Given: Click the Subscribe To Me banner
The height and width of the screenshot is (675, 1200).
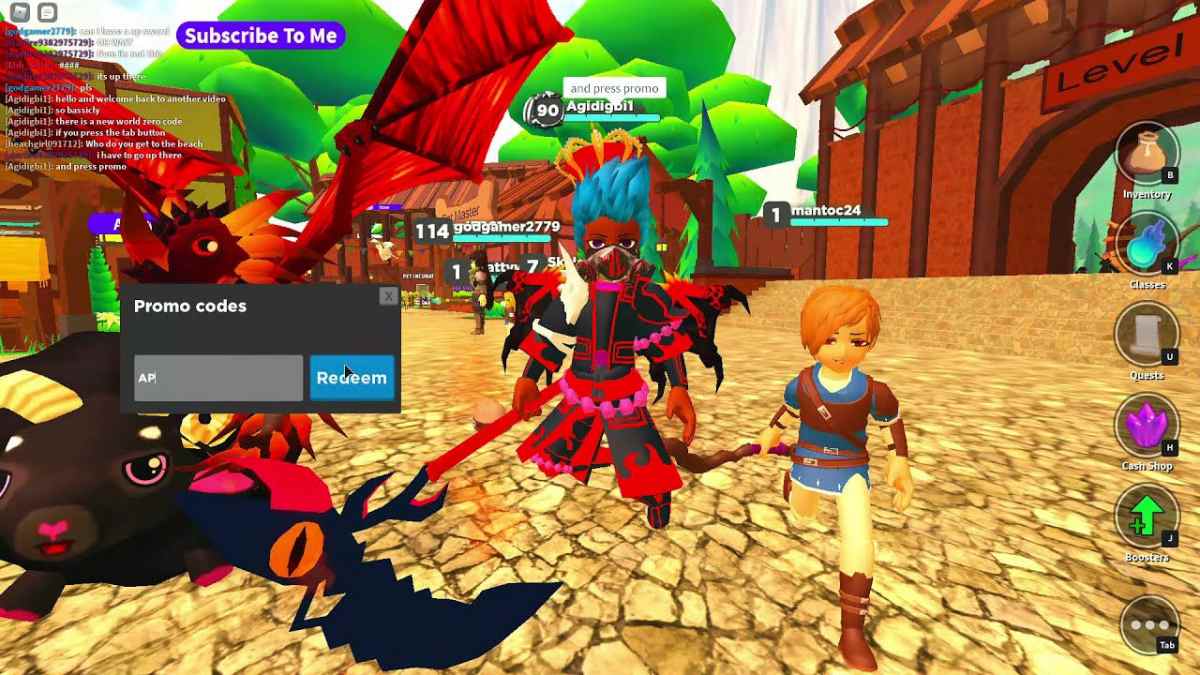Looking at the screenshot, I should coord(261,35).
